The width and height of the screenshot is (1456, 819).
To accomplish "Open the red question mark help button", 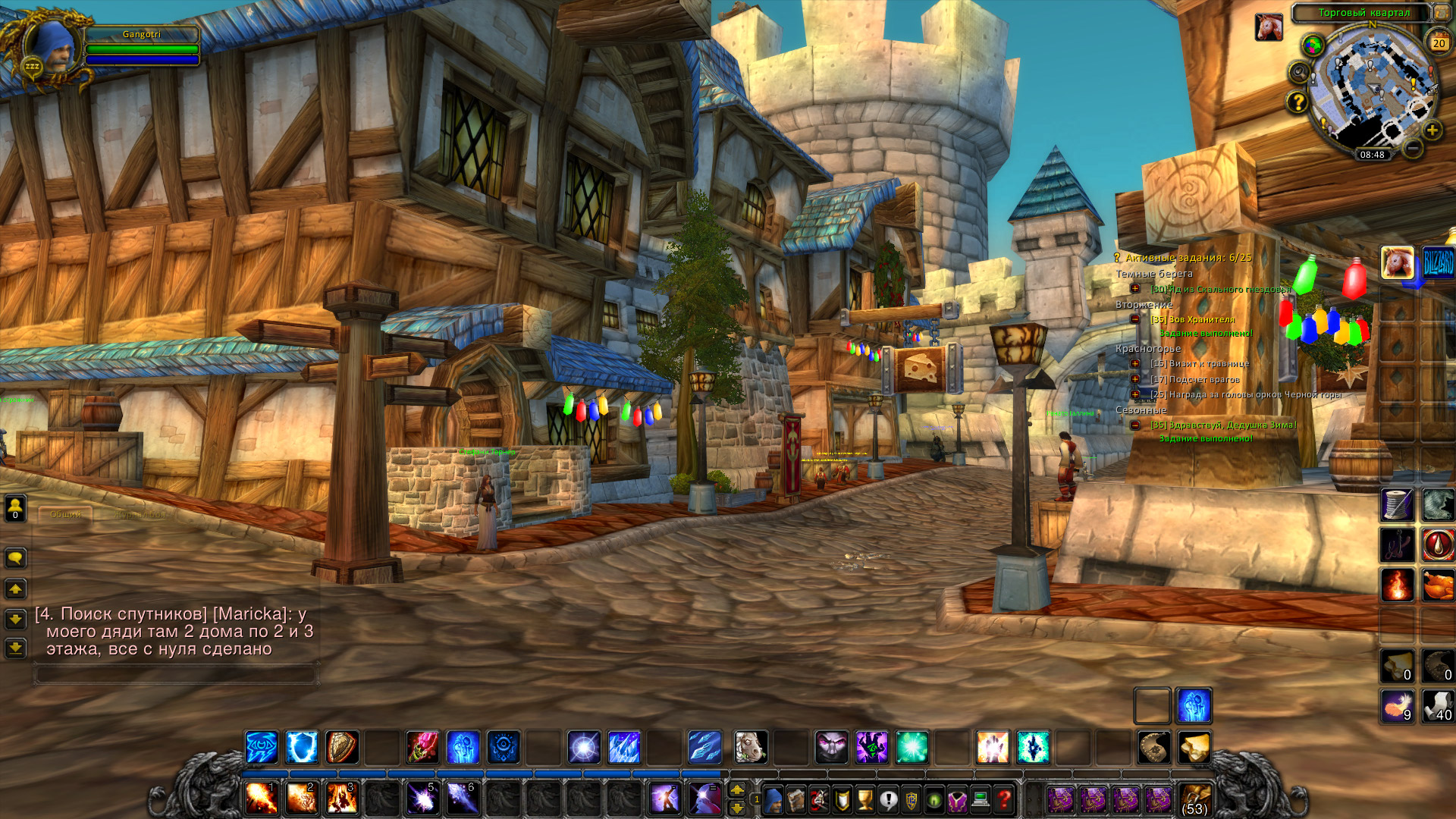I will point(1004,799).
